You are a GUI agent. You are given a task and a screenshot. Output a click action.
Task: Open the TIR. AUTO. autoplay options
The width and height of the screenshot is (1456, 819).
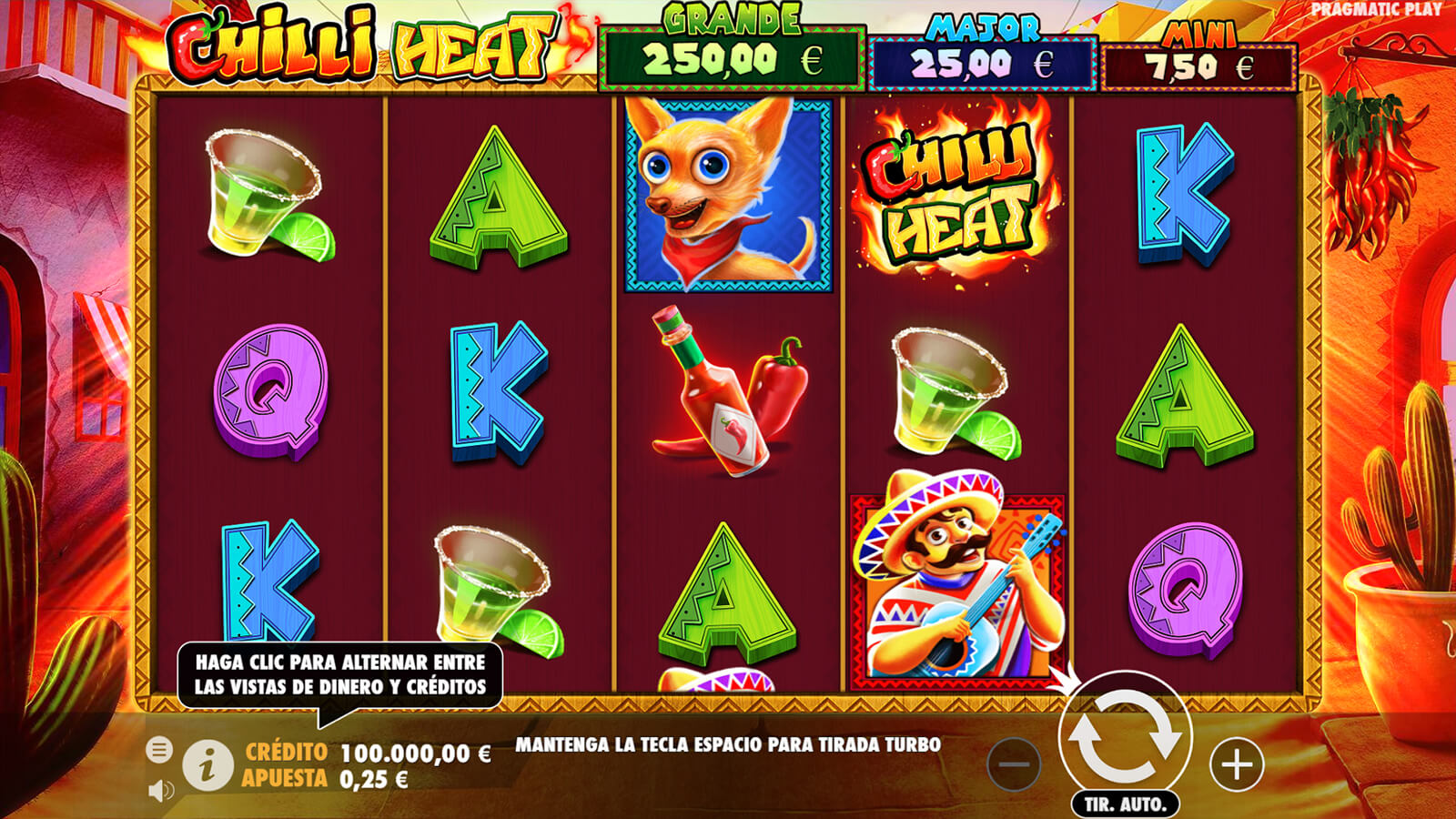1125,804
